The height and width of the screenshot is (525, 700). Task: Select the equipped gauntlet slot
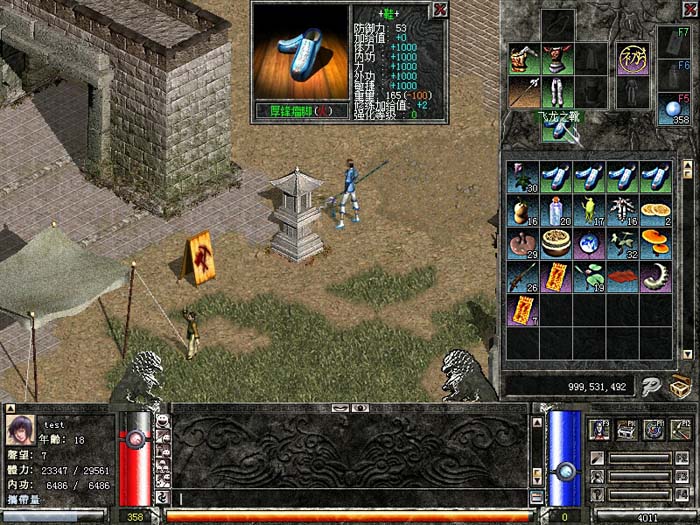coord(523,59)
